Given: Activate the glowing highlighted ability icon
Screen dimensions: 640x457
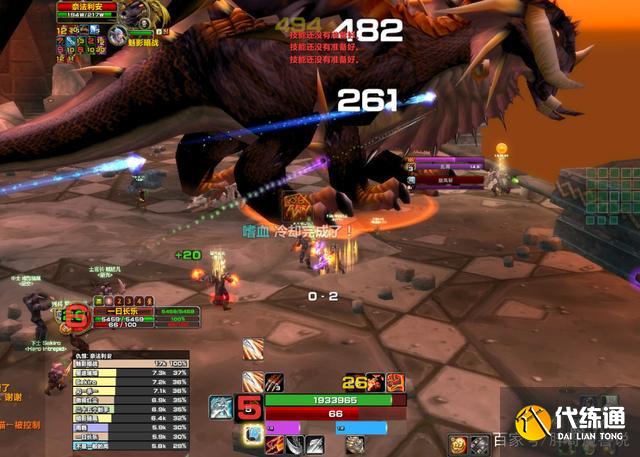Looking at the screenshot, I should point(255,434).
